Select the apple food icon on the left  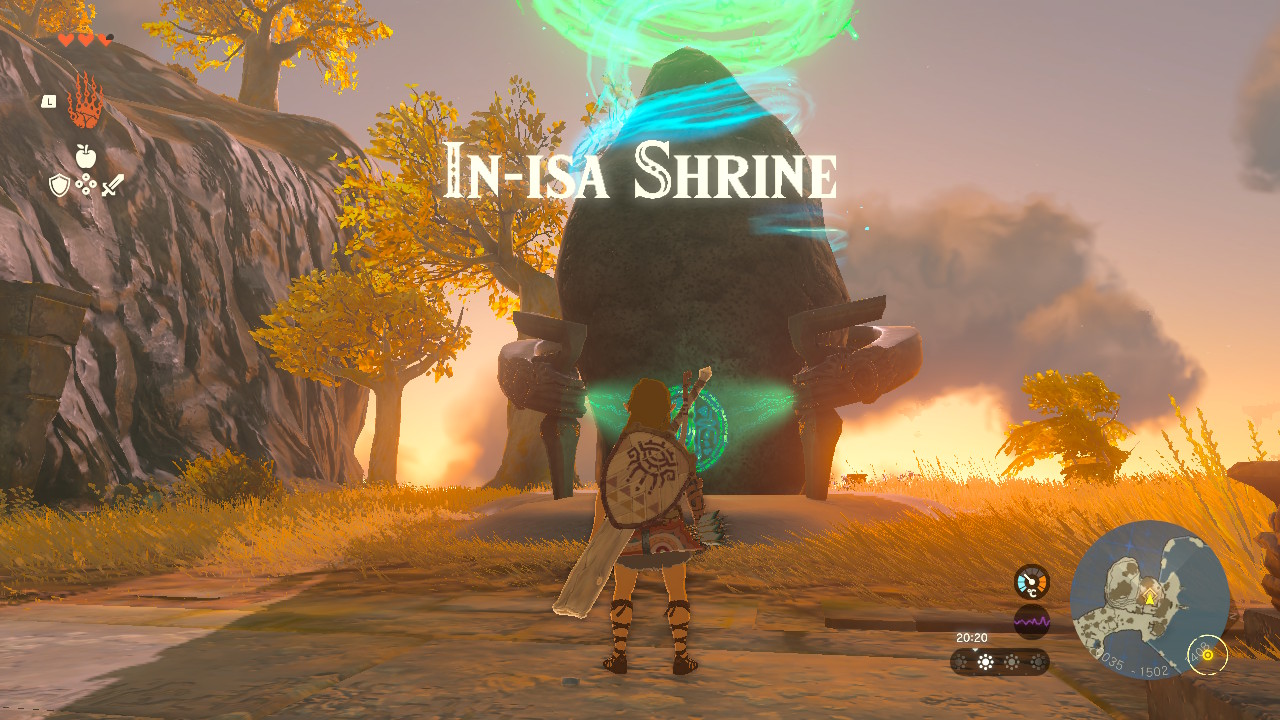click(x=85, y=156)
